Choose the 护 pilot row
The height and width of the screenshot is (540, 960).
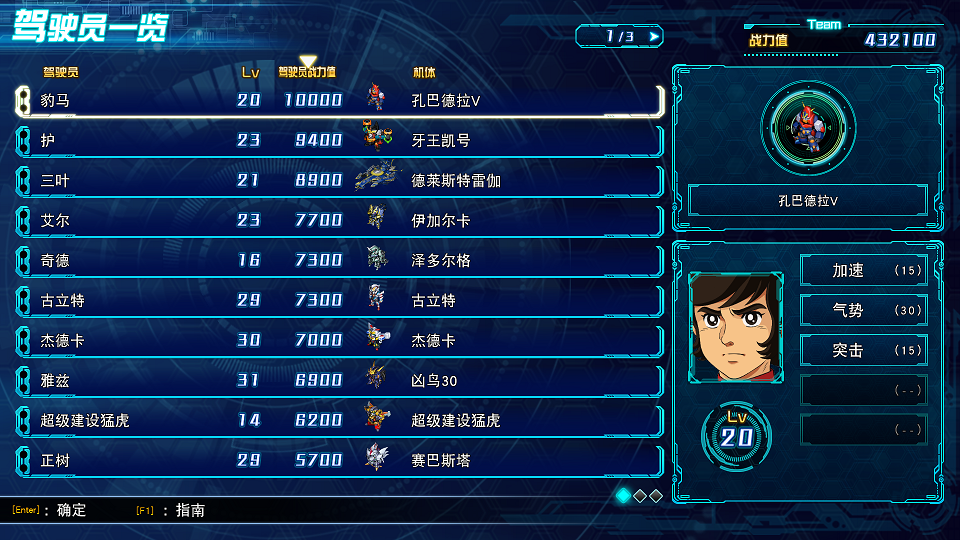tap(340, 140)
